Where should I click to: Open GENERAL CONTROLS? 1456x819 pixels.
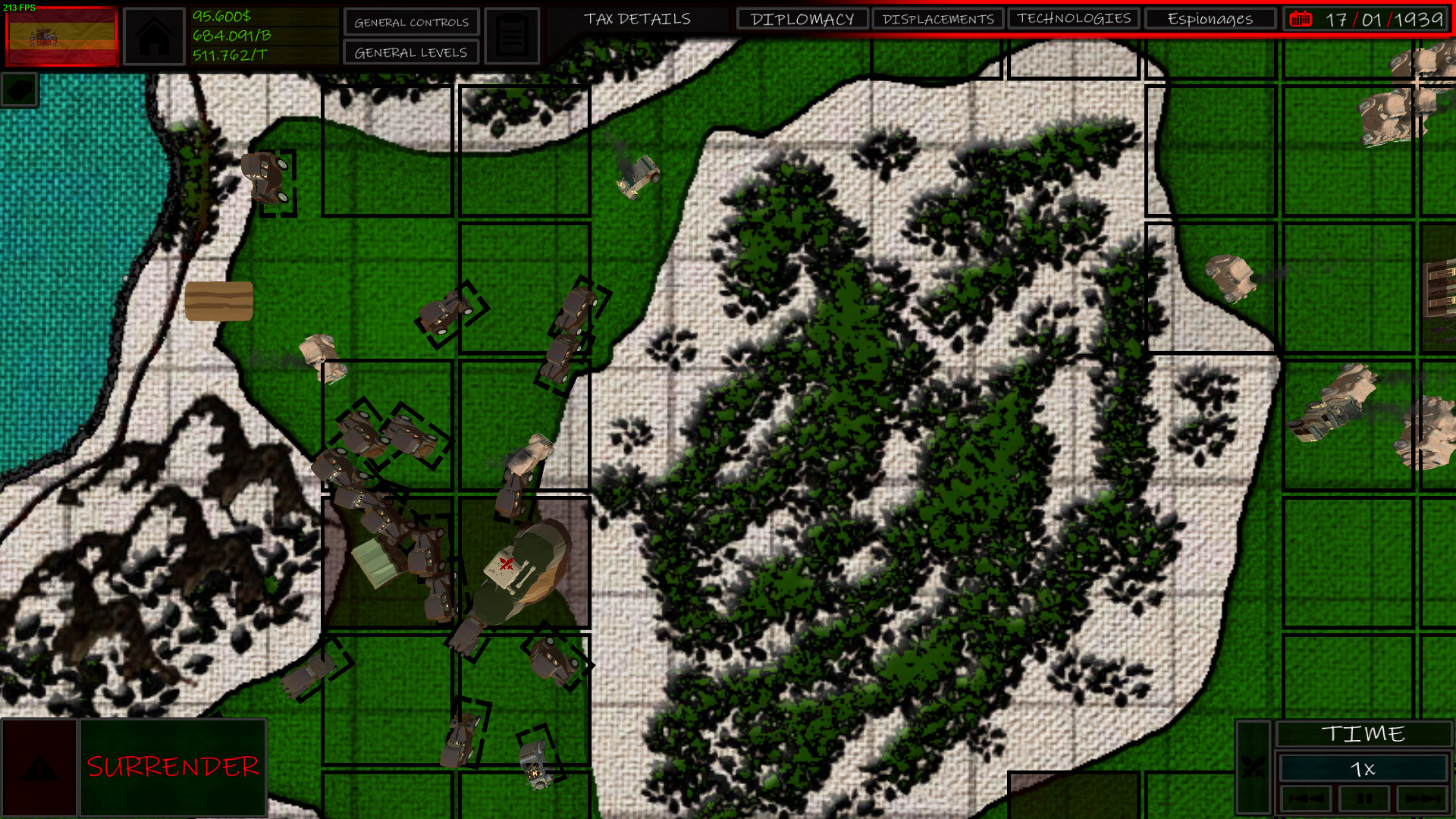point(410,22)
